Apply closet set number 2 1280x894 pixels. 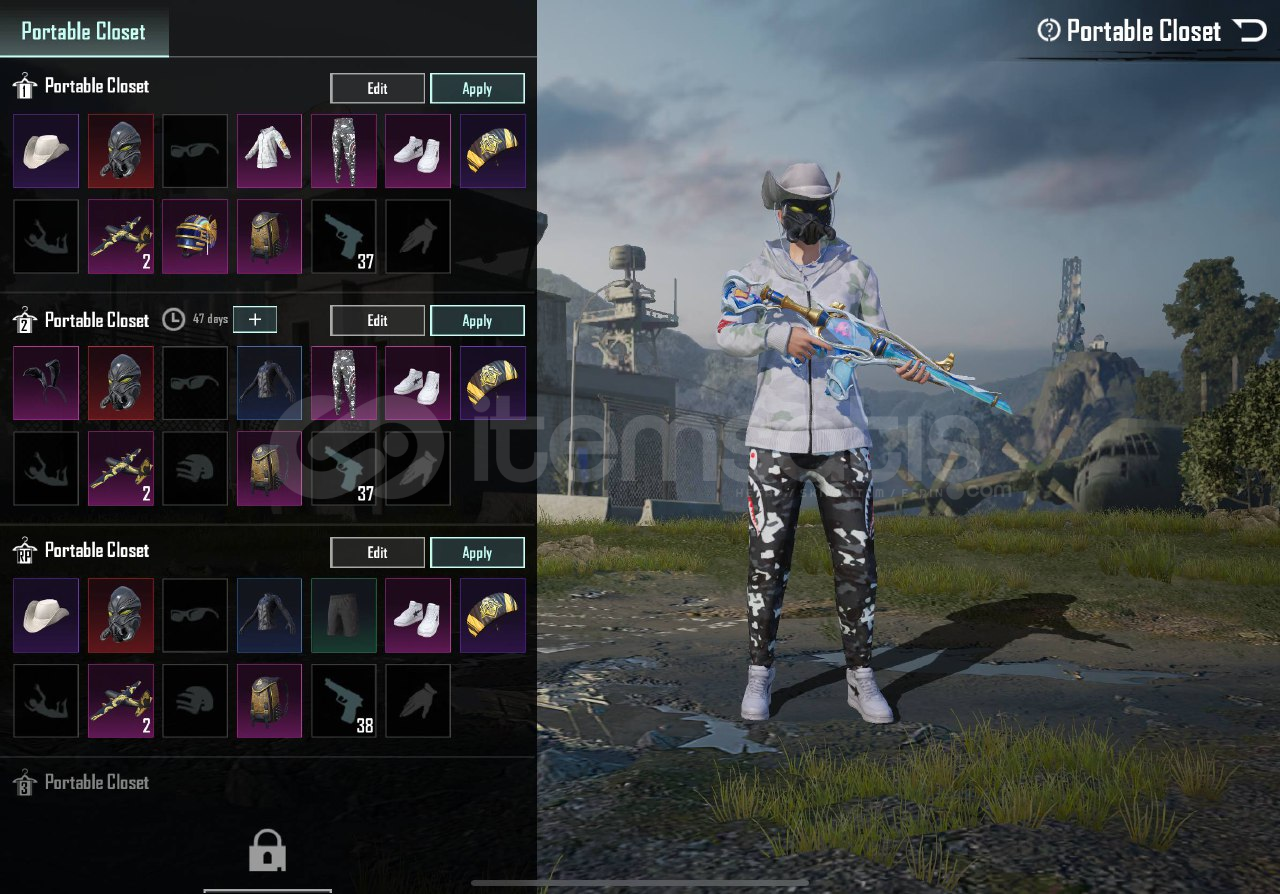pyautogui.click(x=477, y=320)
